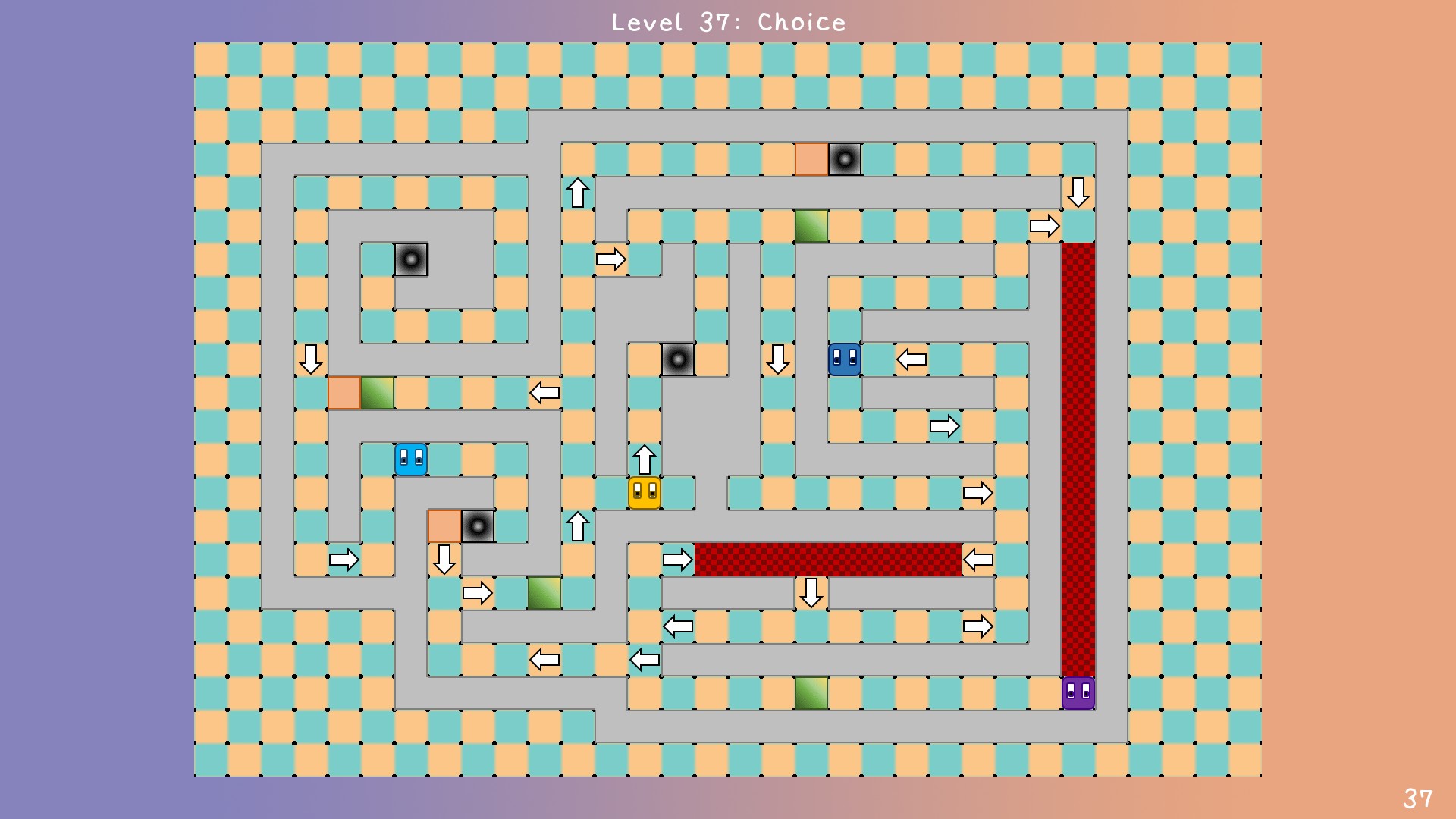The width and height of the screenshot is (1456, 819).
Task: Click the light blue blob on the left side
Action: pyautogui.click(x=410, y=459)
